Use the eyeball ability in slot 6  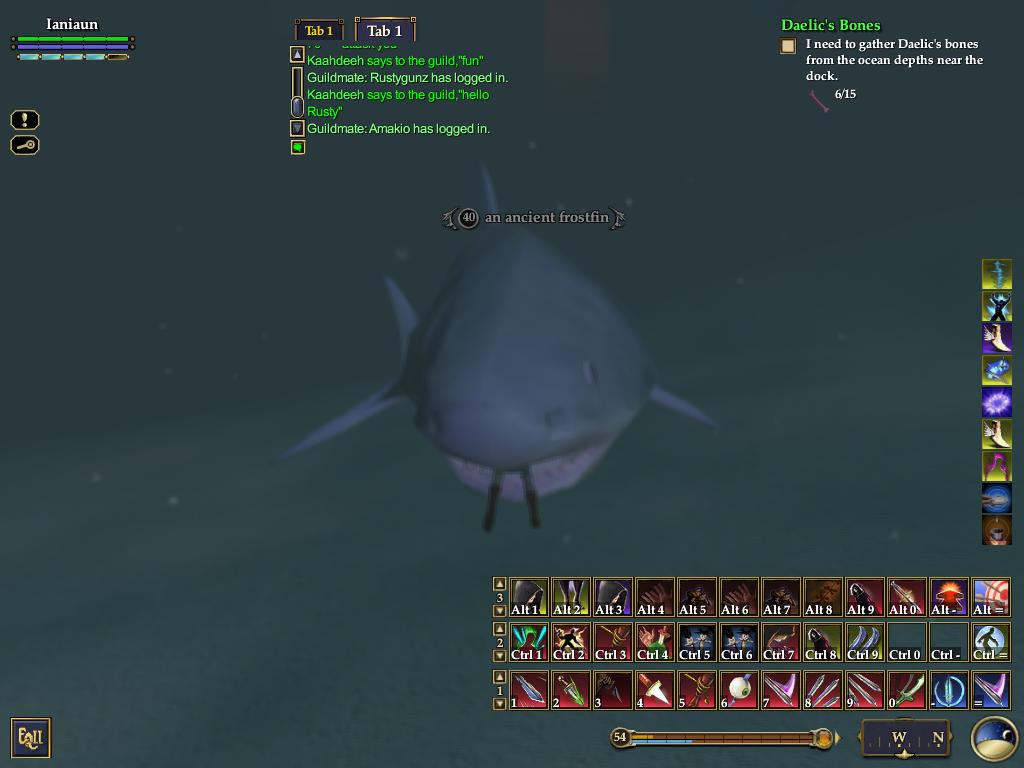point(738,689)
